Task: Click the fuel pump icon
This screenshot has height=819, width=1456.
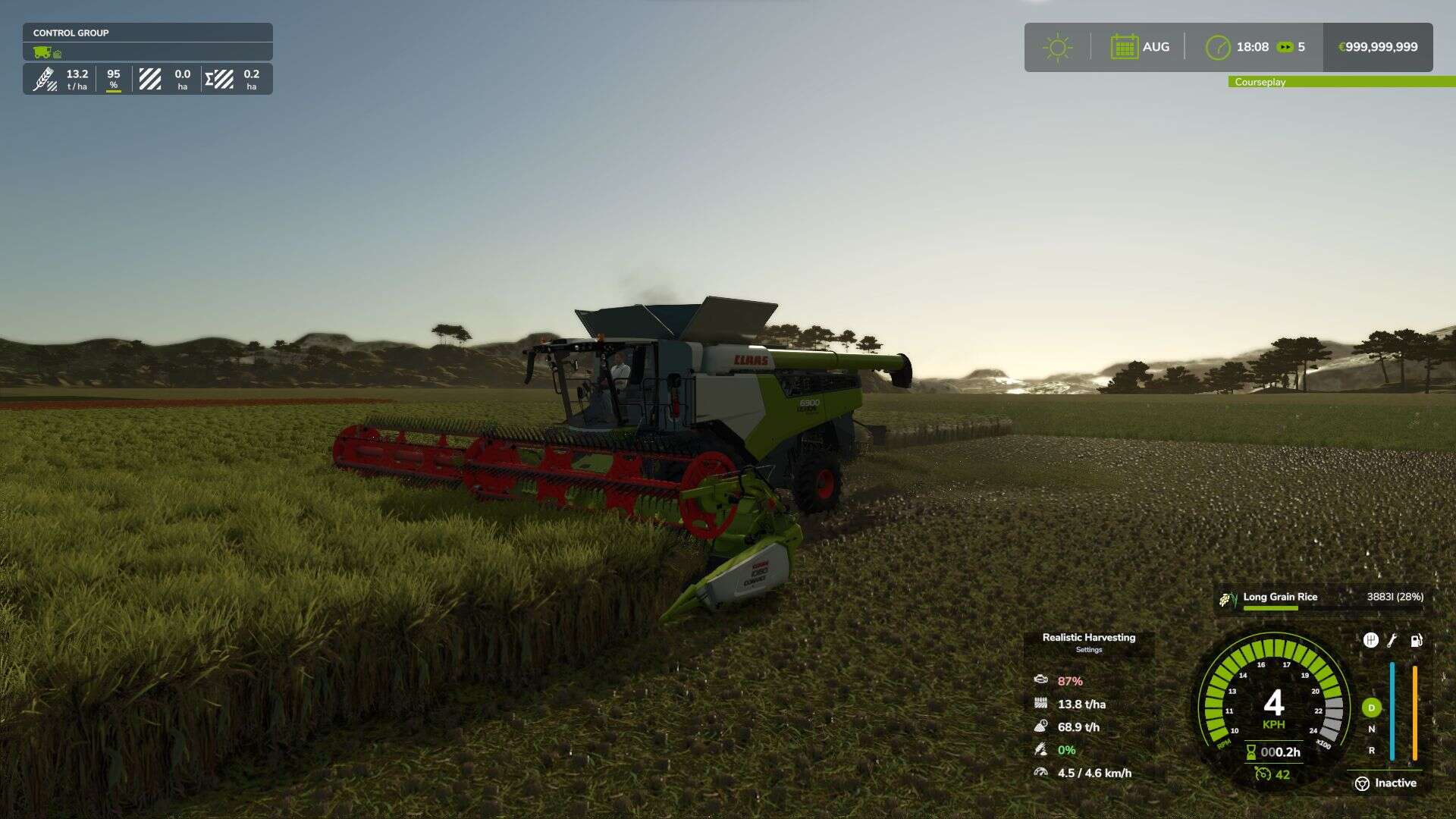Action: click(x=1416, y=640)
